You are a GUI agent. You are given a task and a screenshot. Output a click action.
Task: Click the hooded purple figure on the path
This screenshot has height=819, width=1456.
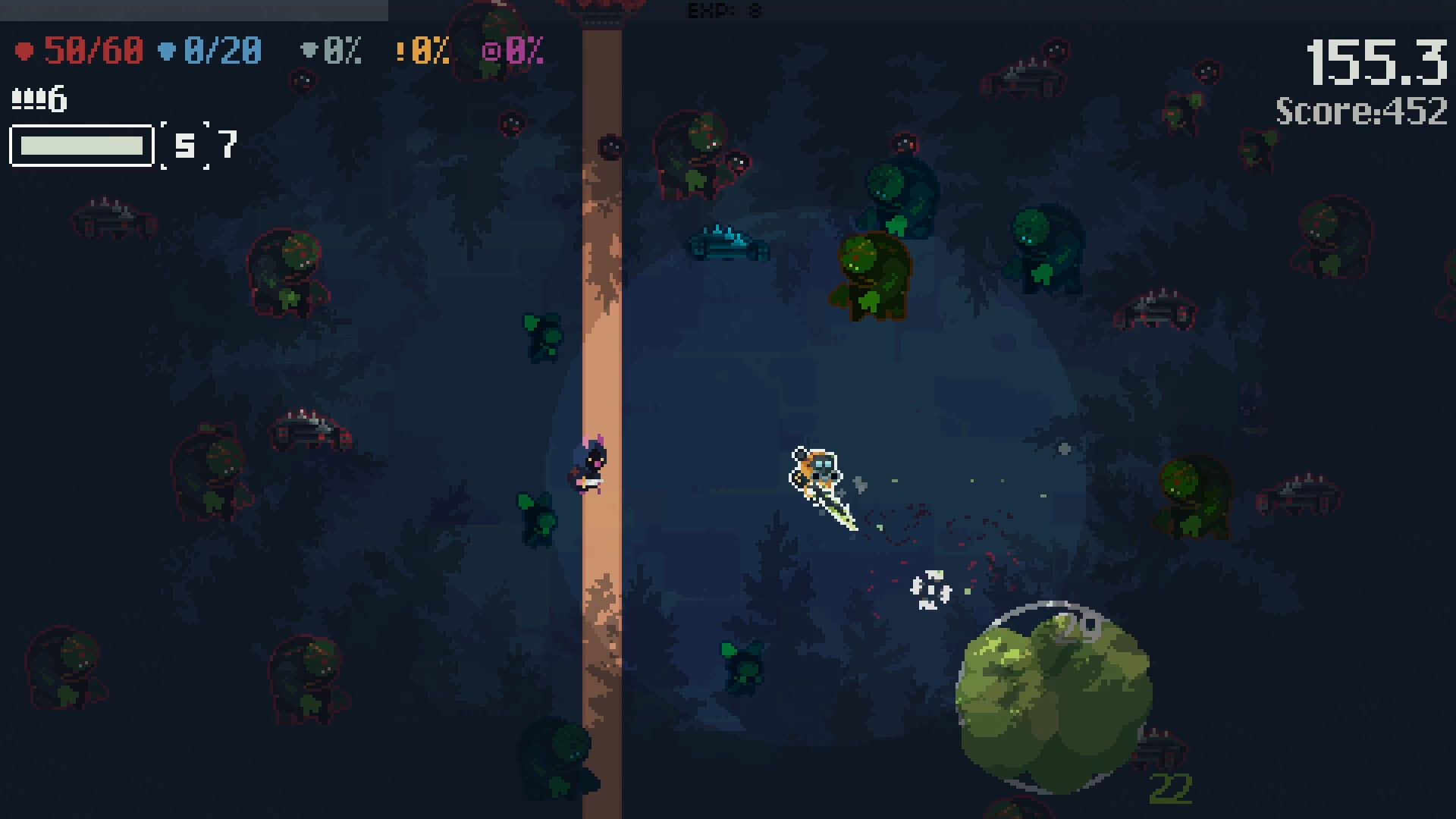pos(590,466)
